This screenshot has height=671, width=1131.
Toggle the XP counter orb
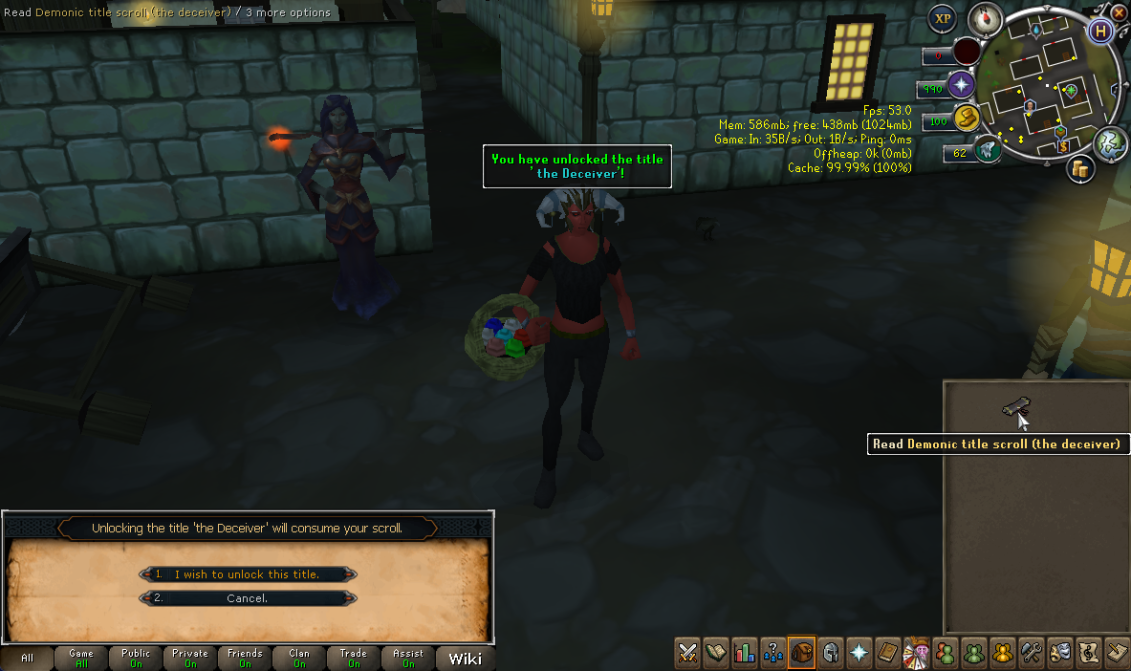(x=941, y=18)
